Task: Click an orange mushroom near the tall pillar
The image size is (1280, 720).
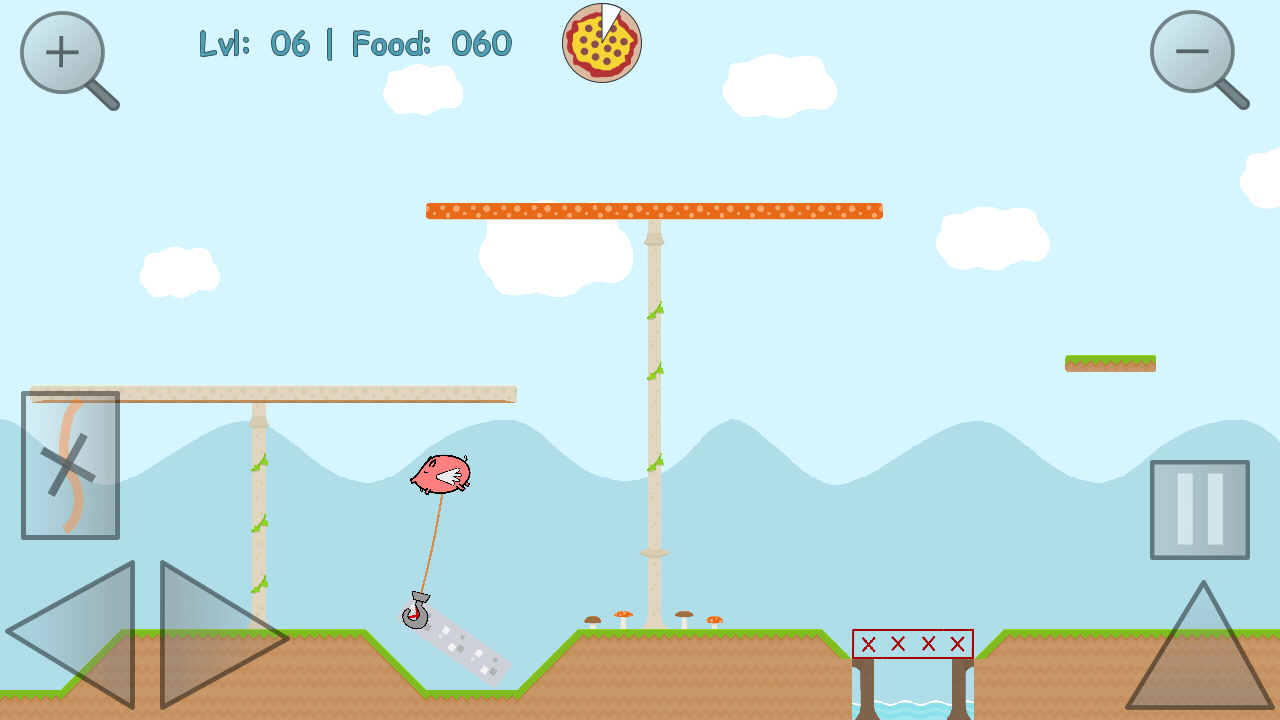Action: tap(625, 615)
